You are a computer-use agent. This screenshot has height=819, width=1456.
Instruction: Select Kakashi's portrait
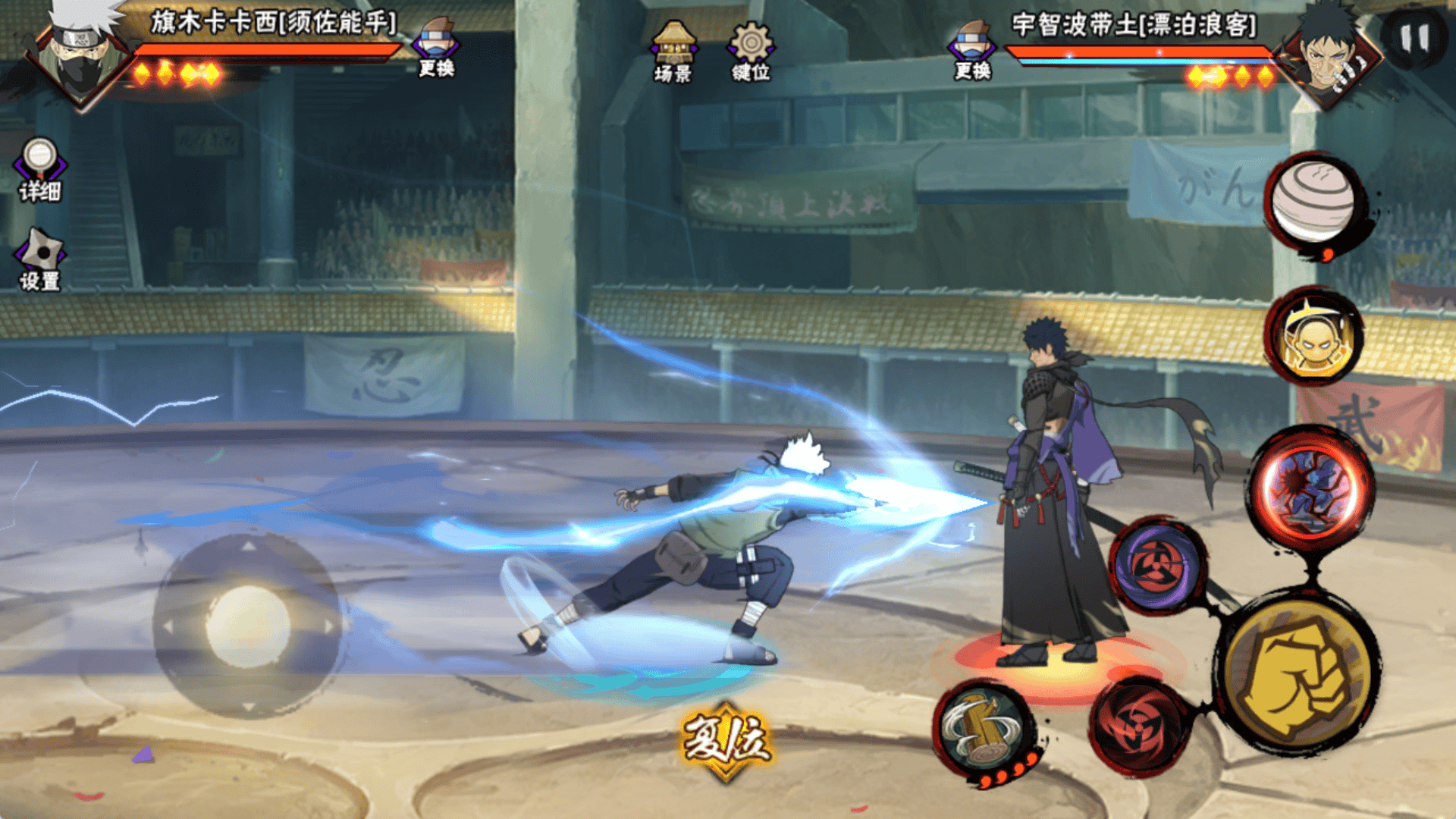80,52
